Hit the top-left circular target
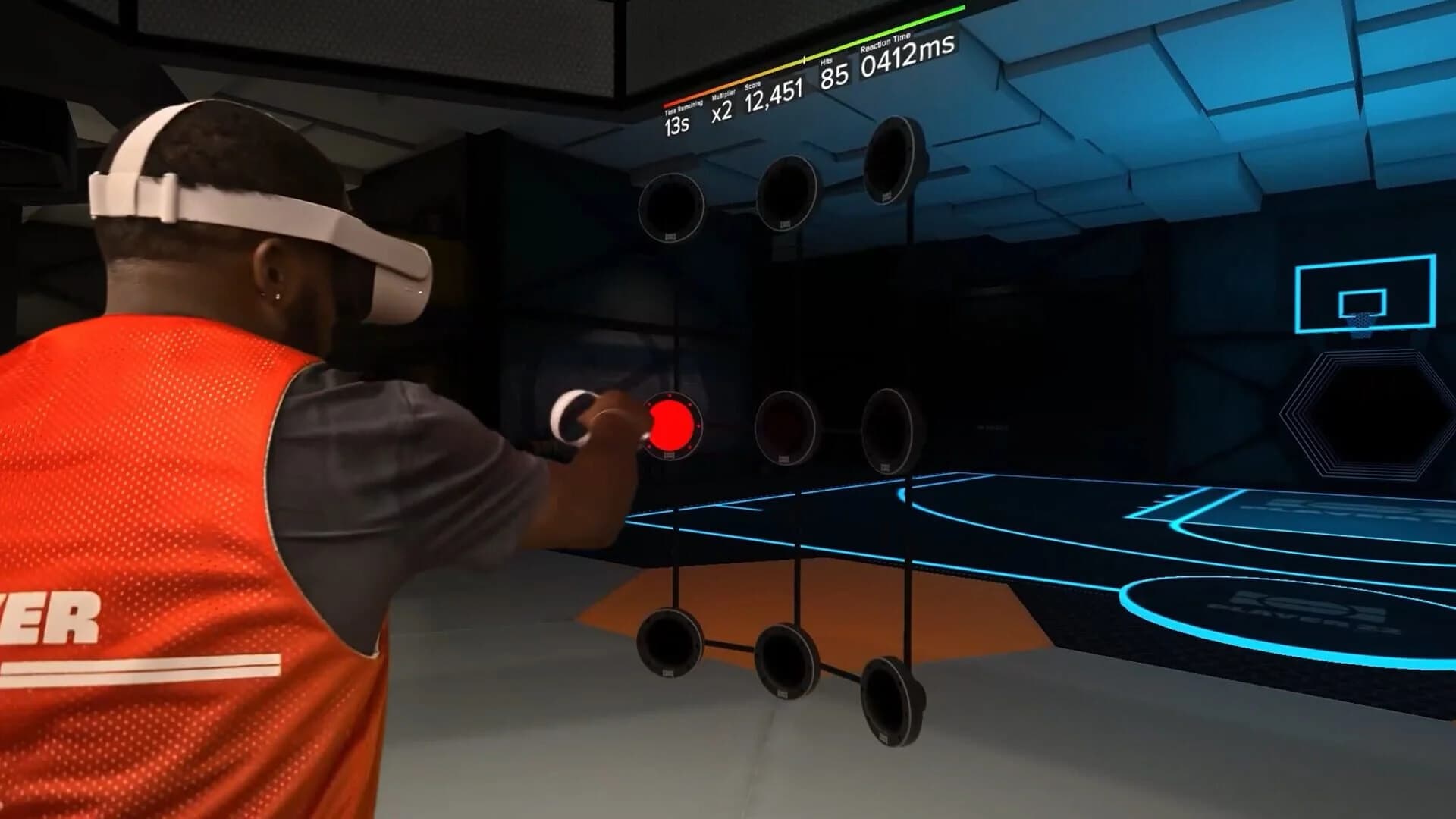 pos(672,206)
